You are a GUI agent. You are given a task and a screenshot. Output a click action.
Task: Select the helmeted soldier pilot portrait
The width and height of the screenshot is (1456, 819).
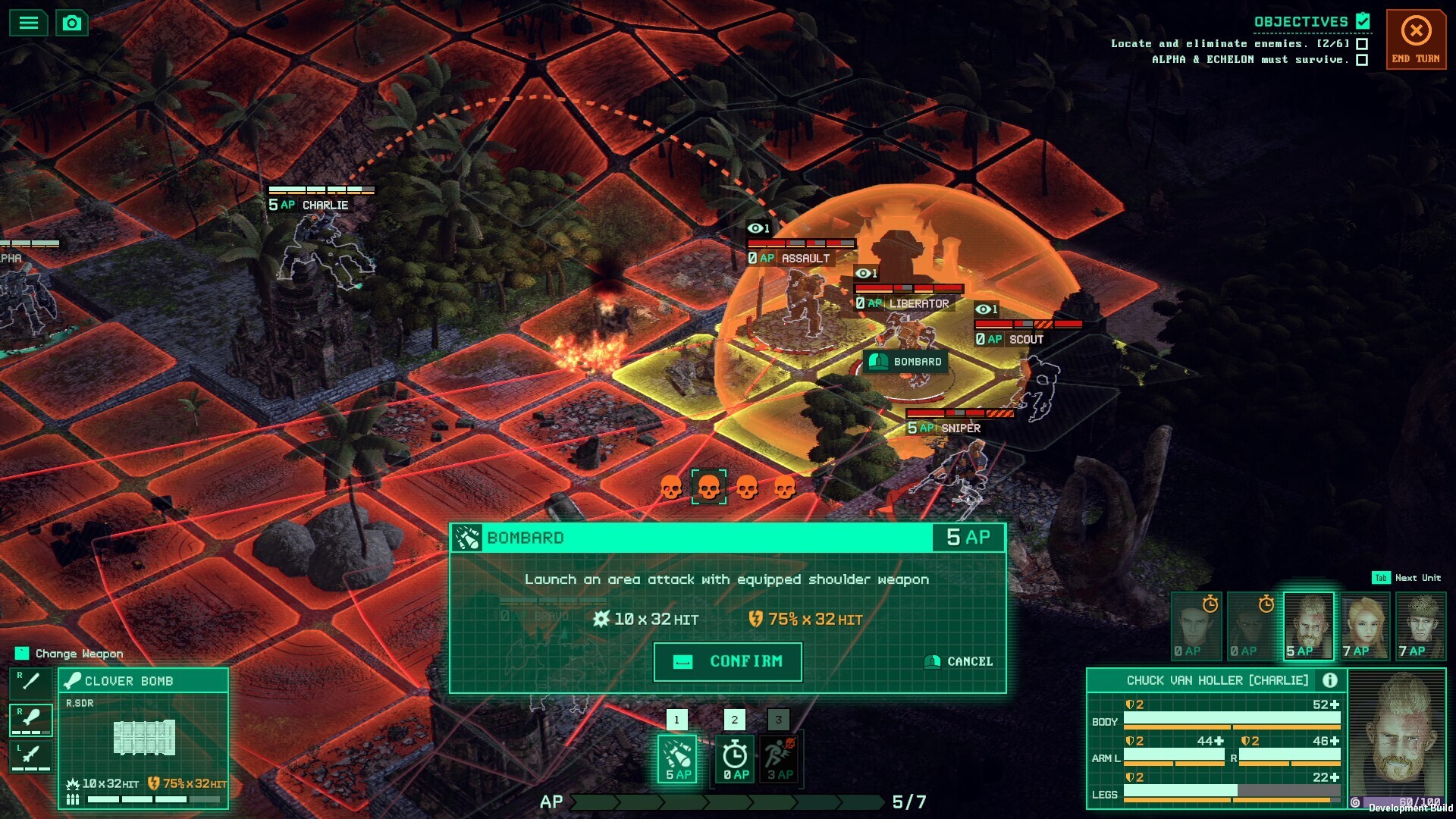click(x=1420, y=626)
